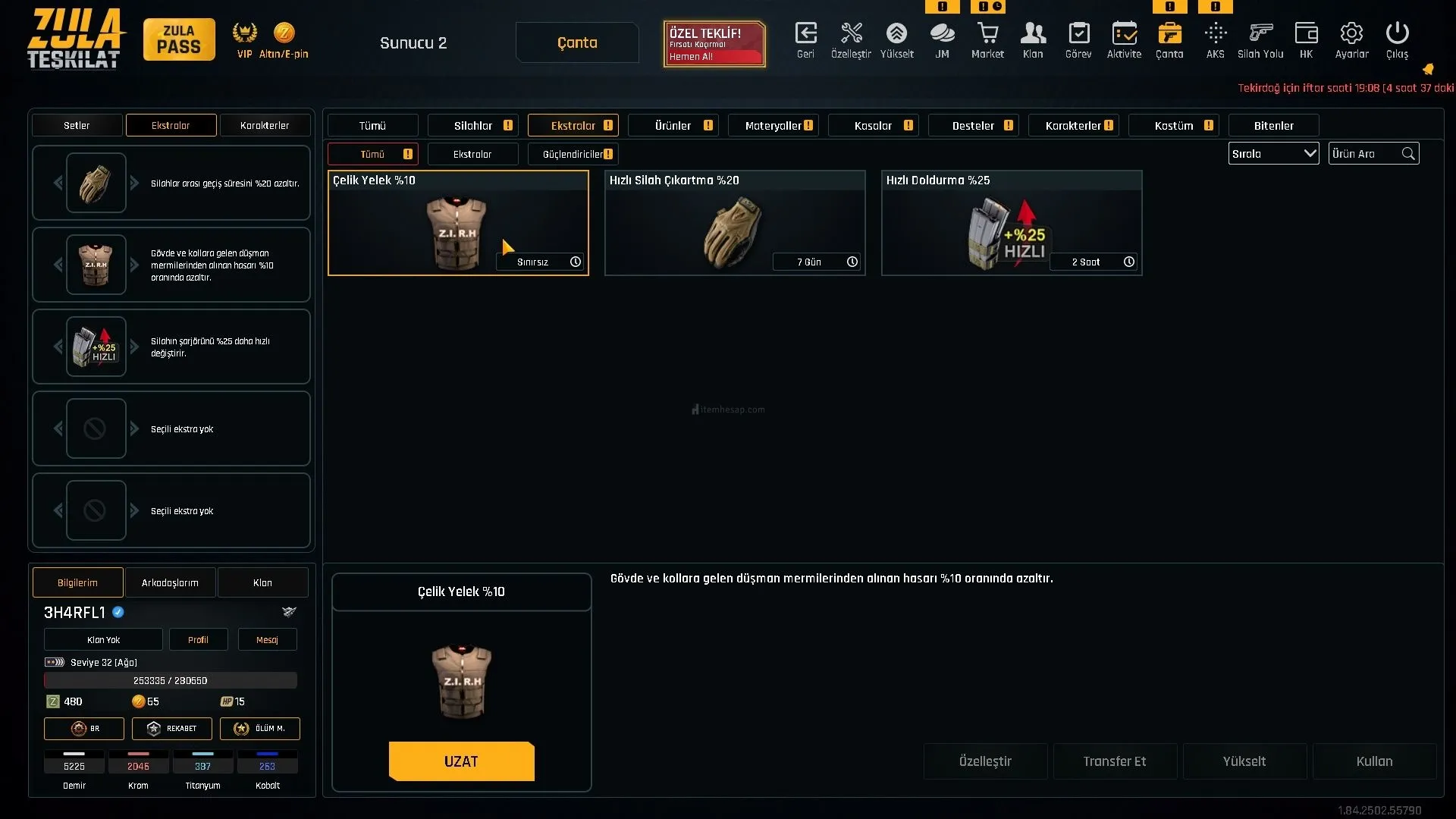View the Profil button

pyautogui.click(x=198, y=640)
